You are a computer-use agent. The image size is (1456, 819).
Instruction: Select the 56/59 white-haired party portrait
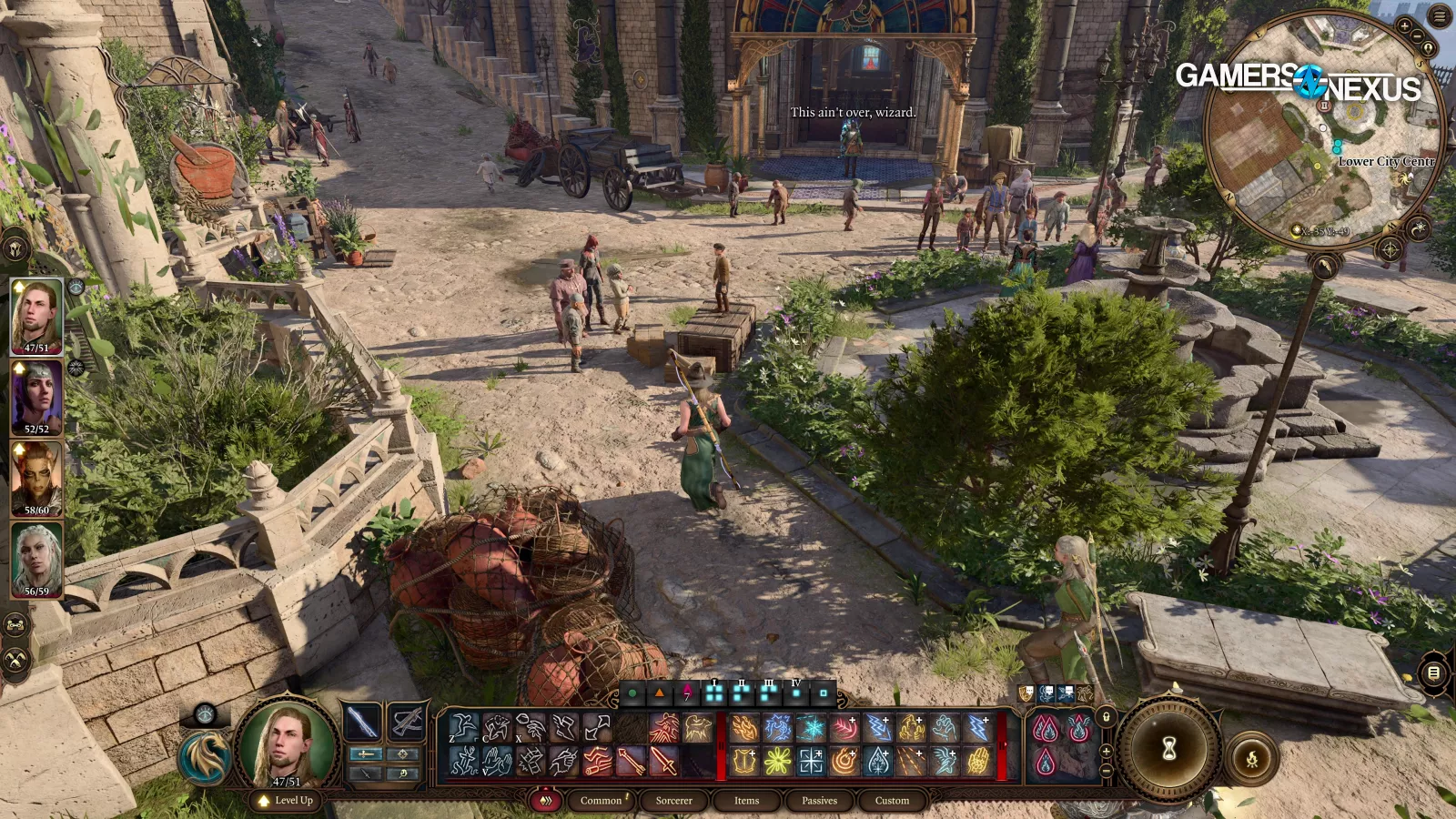pos(36,560)
